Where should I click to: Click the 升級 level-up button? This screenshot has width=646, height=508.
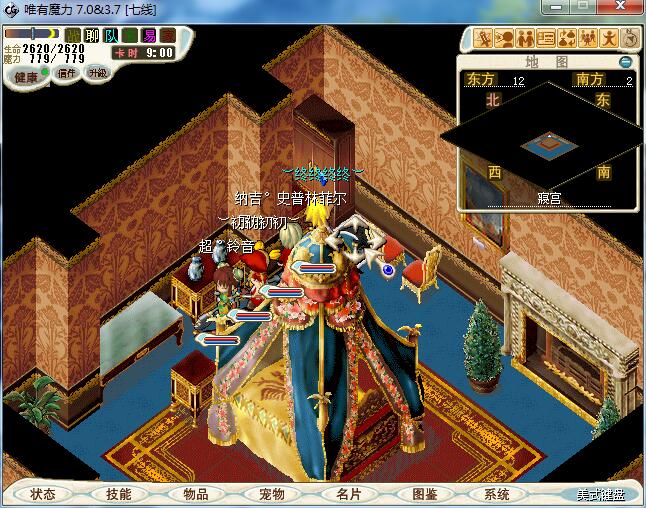[x=97, y=73]
